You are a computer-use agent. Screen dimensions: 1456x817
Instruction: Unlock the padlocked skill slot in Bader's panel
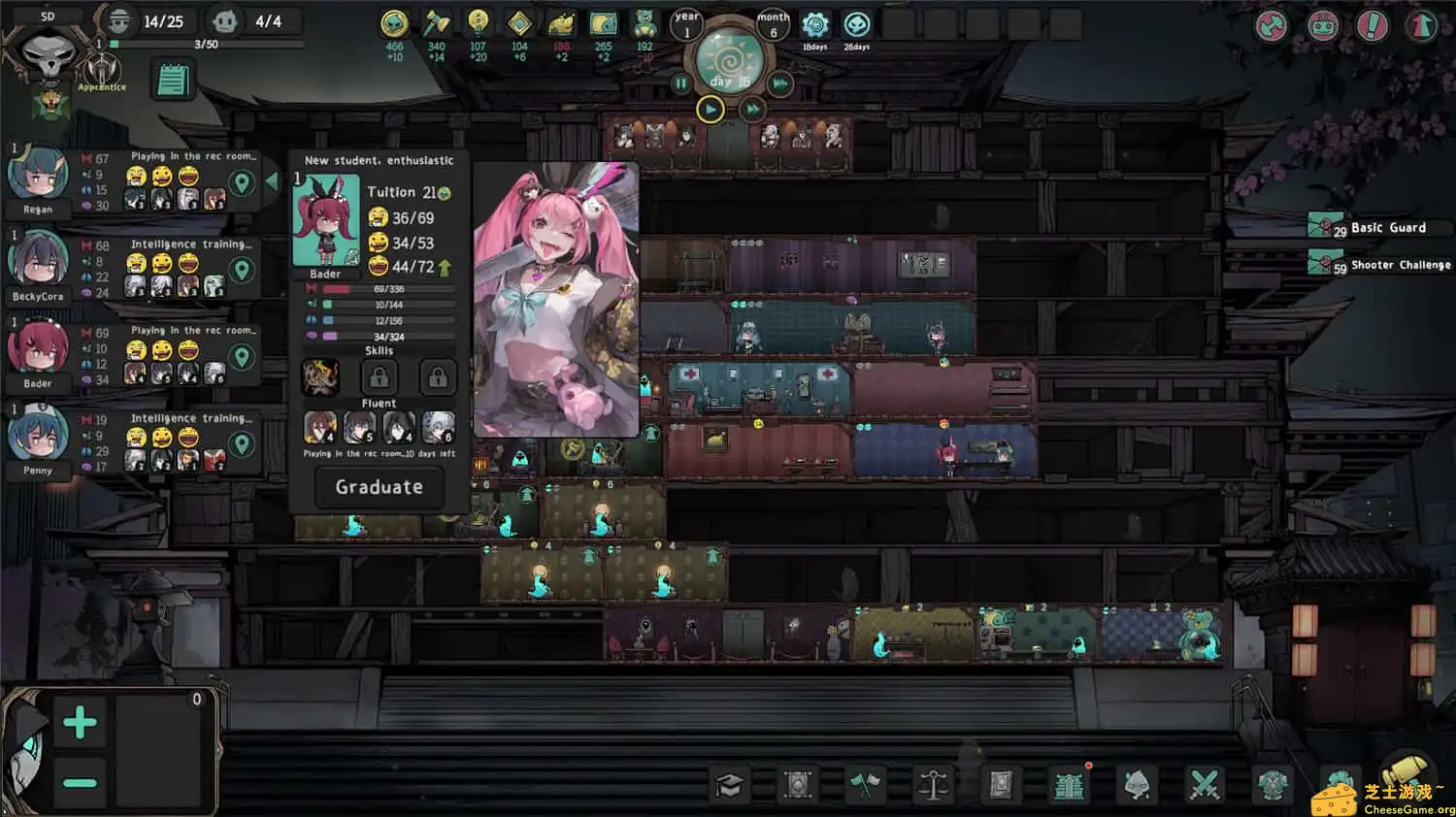point(379,377)
